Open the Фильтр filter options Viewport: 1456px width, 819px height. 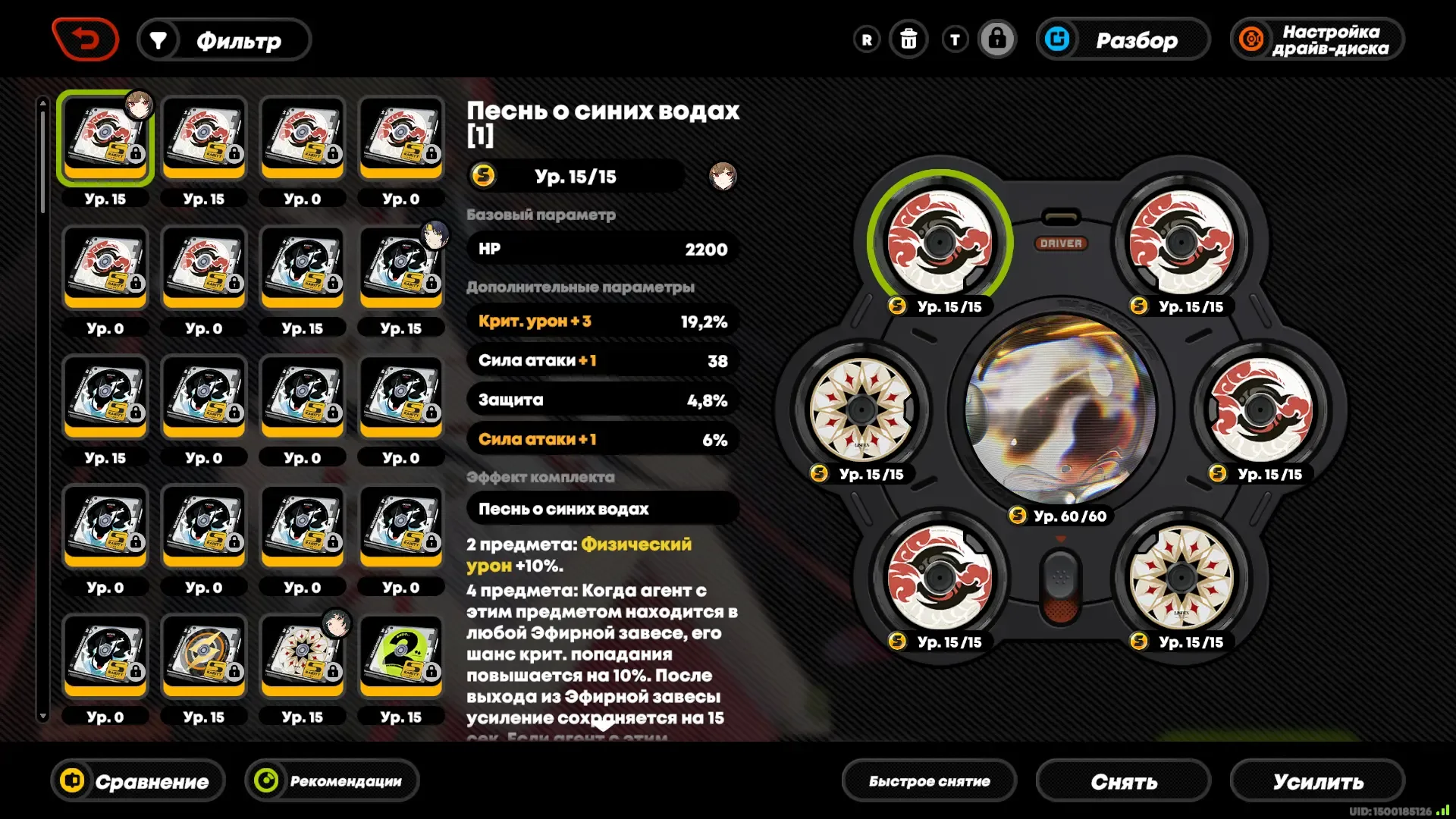click(224, 40)
